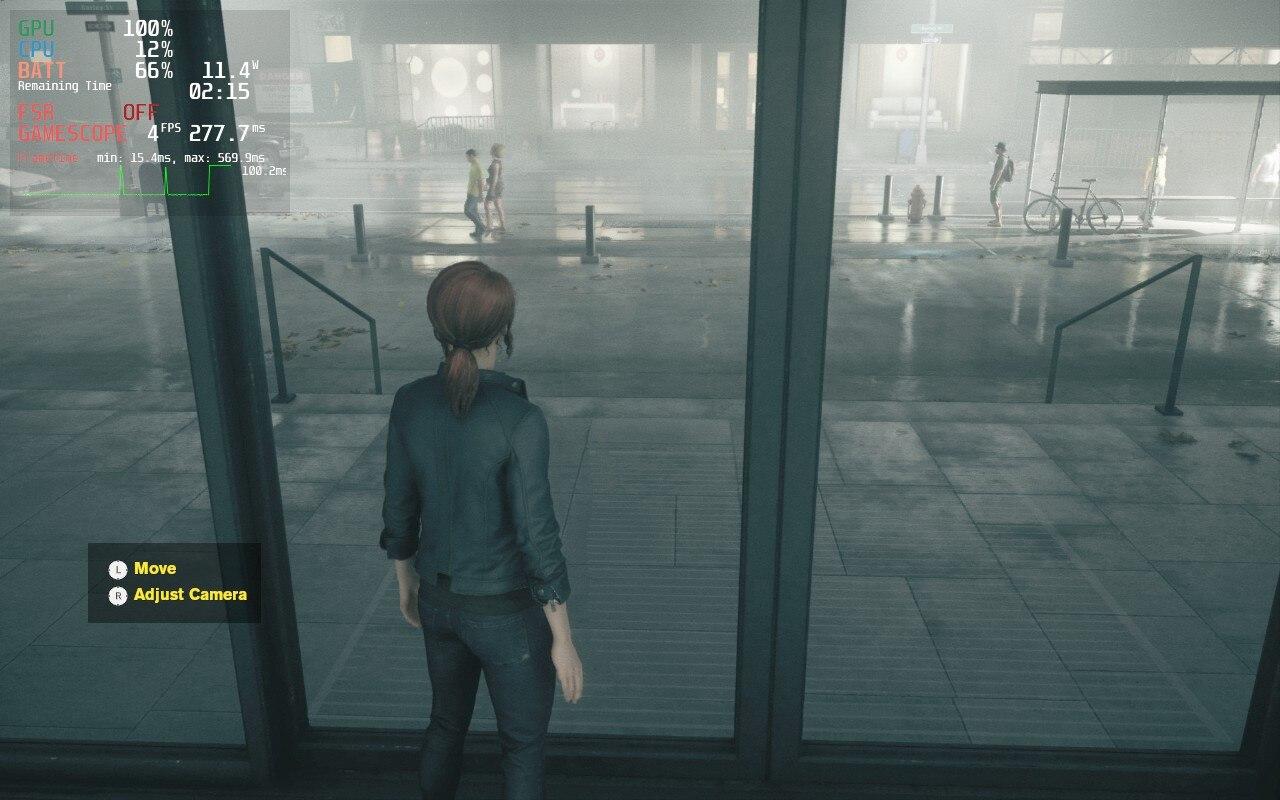
Task: Click the Move button prompt
Action: (157, 568)
